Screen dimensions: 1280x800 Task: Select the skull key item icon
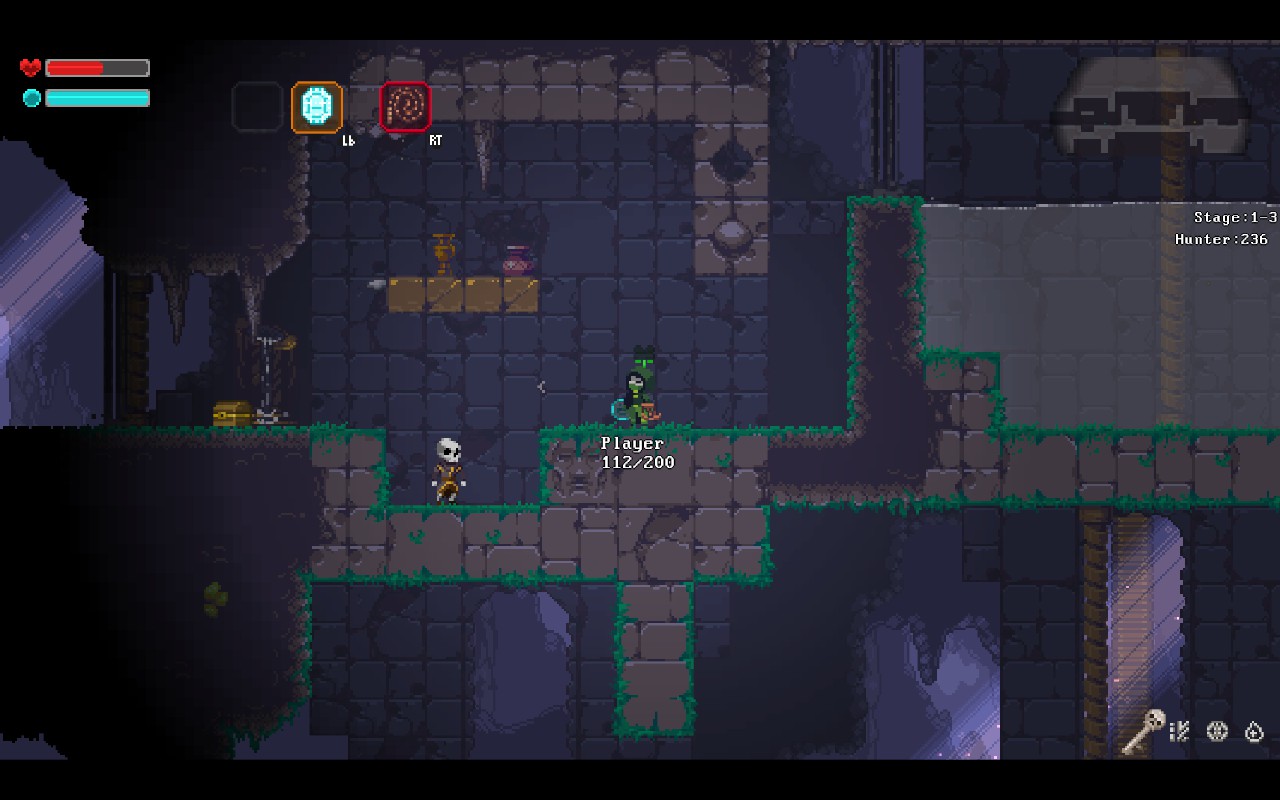1142,731
